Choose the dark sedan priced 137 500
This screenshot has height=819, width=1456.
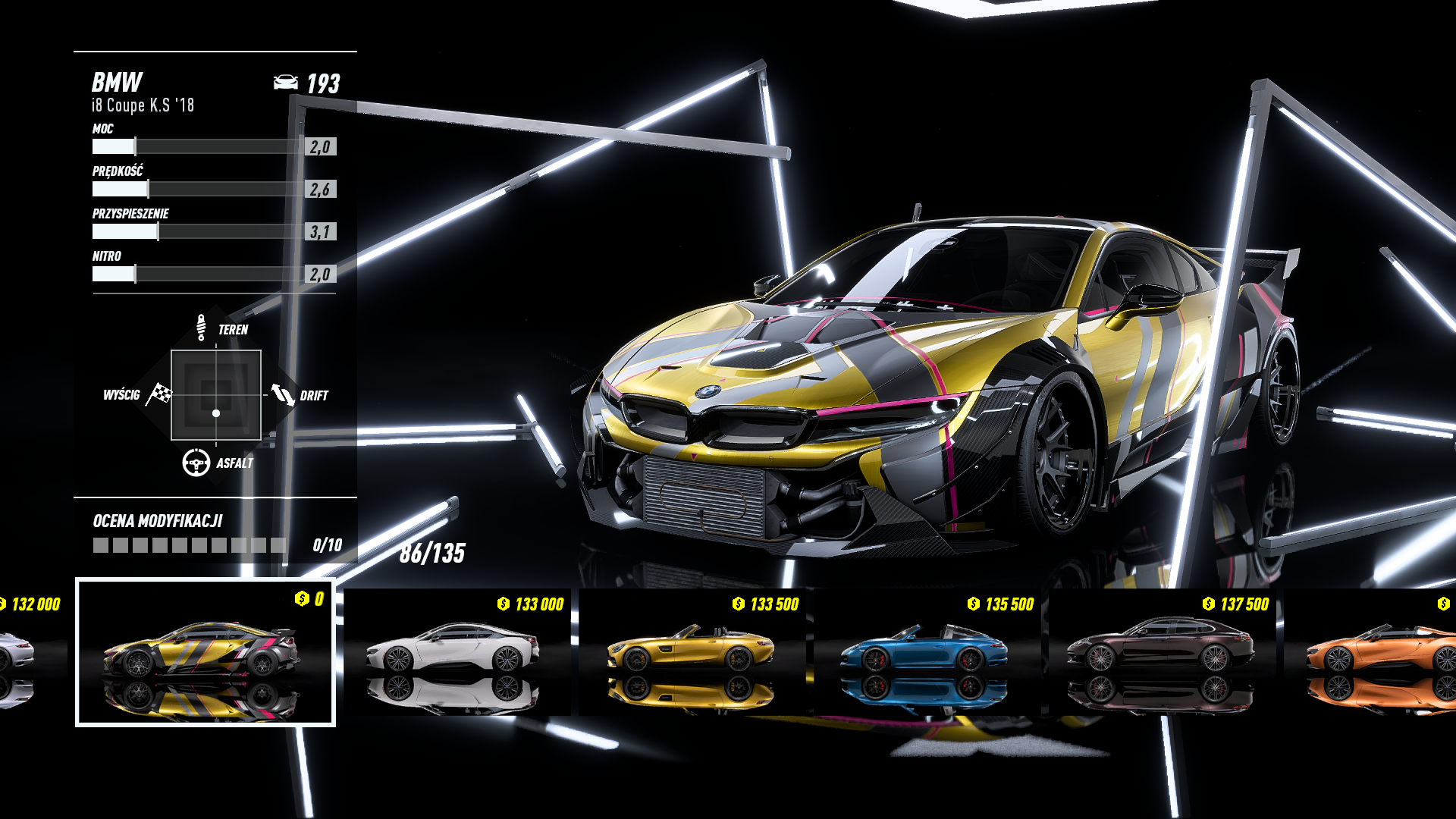pos(1162,652)
